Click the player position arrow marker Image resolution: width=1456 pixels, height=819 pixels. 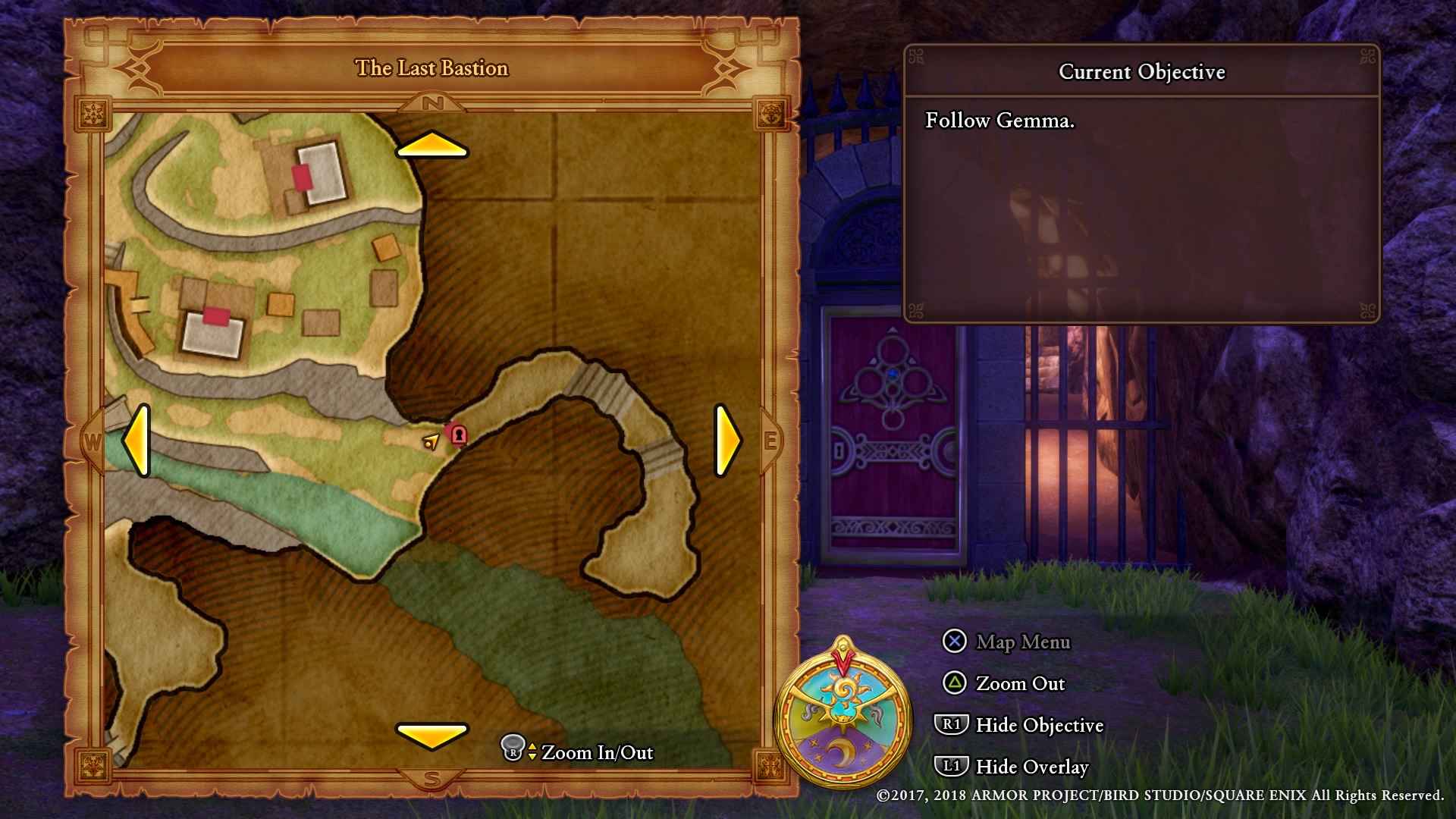coord(431,442)
